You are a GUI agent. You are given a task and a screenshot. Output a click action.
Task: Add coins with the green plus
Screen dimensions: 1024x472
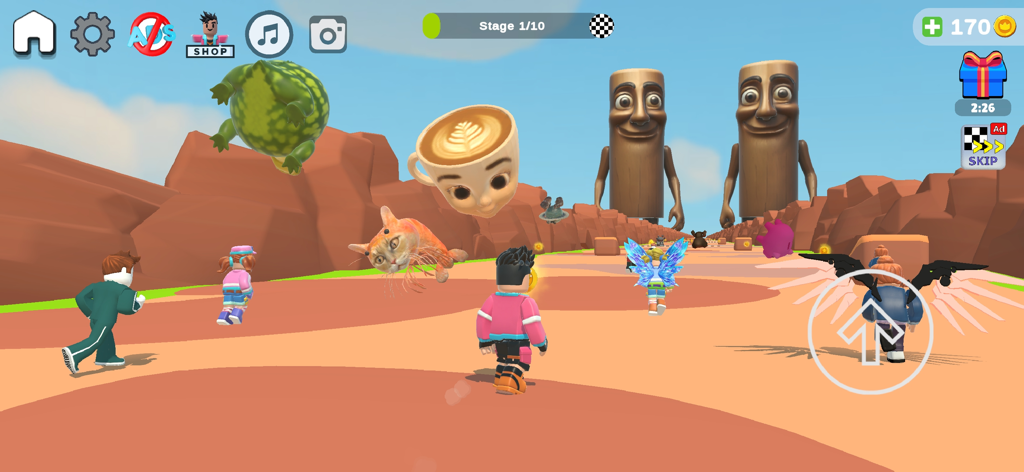point(932,27)
